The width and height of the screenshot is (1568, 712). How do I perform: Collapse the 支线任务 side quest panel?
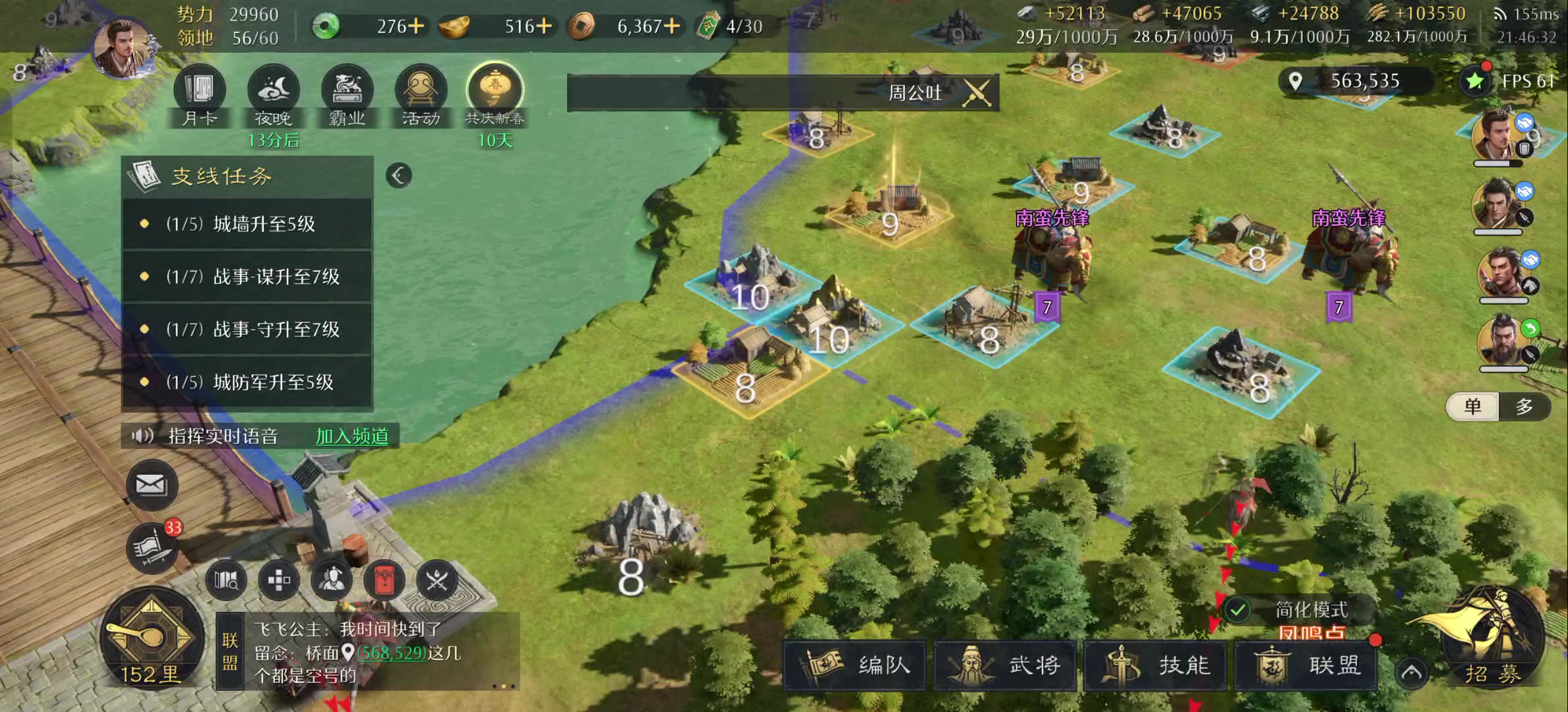point(399,175)
